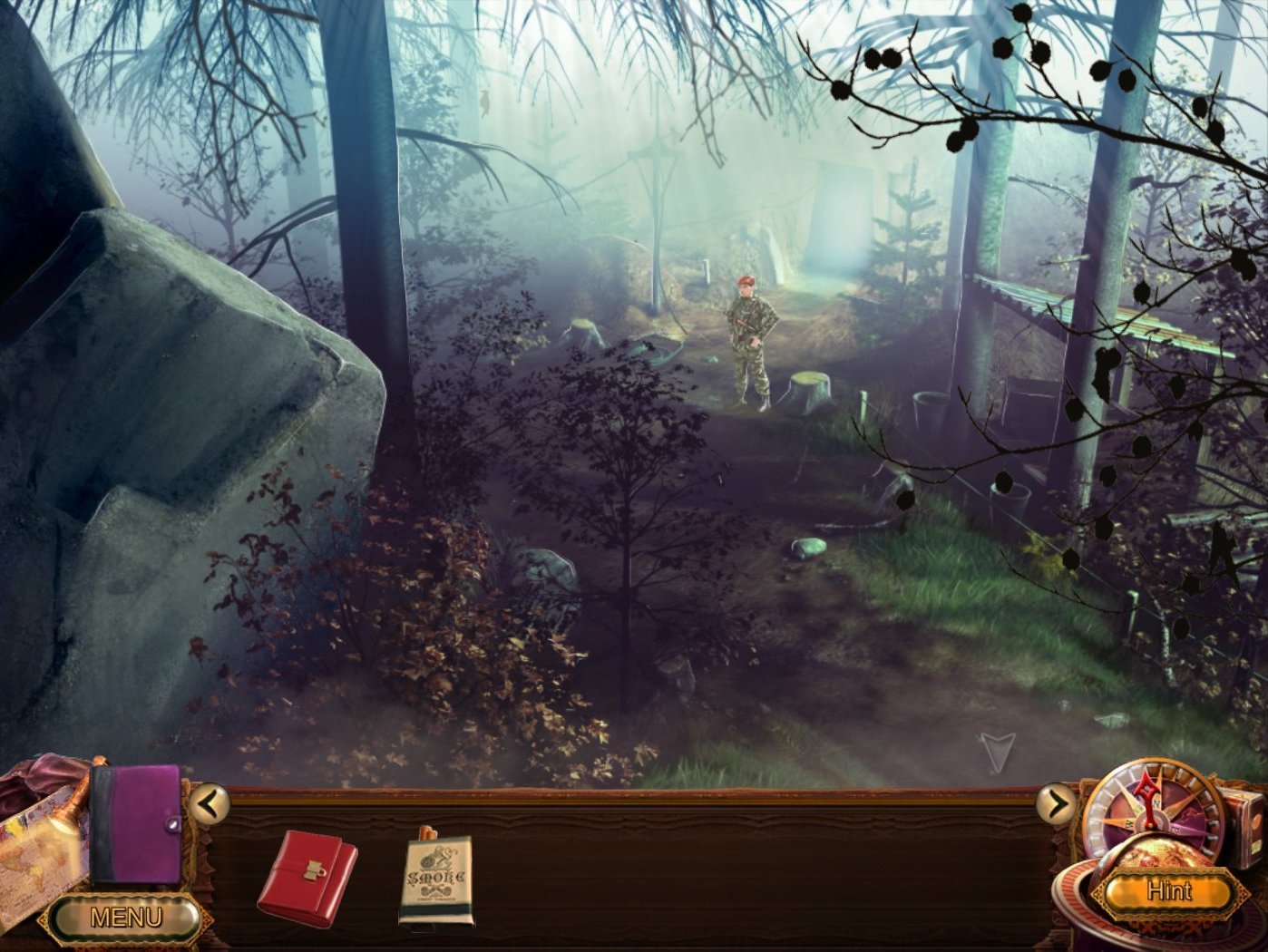Select the red wallet in inventory
Viewport: 1268px width, 952px height.
pyautogui.click(x=307, y=877)
